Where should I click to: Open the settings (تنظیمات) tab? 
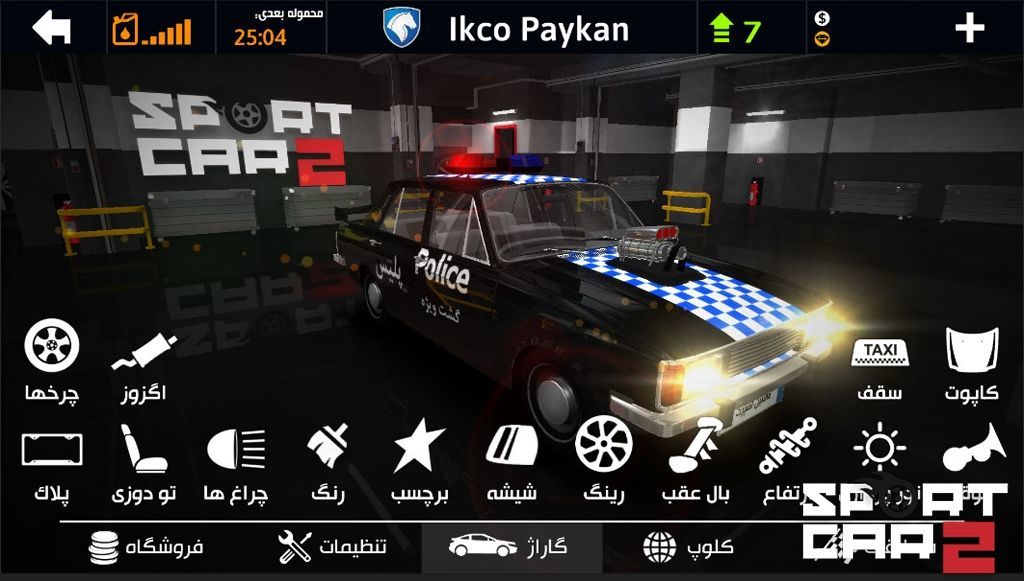[x=332, y=548]
